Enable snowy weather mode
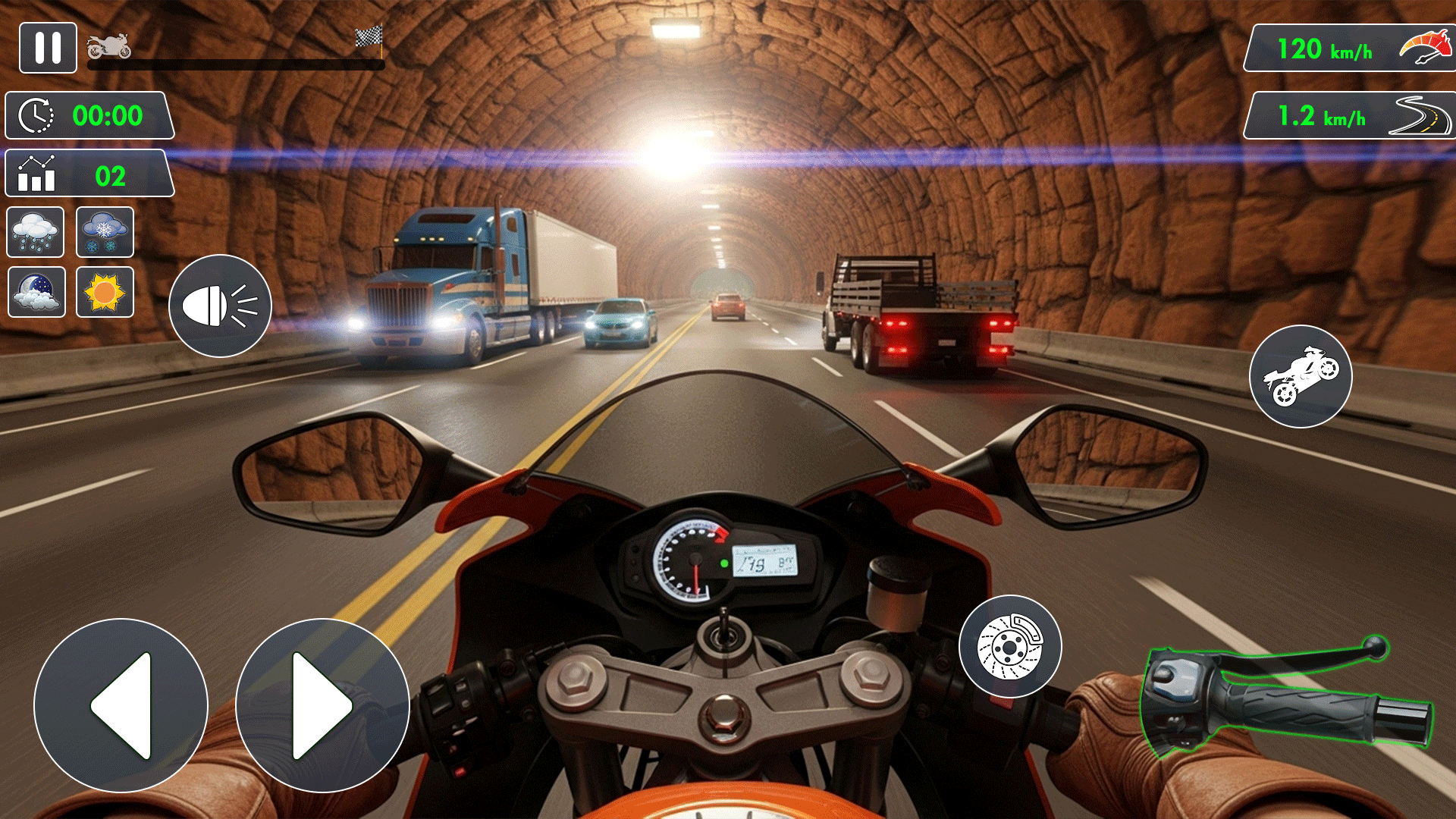Screen dimensions: 1456x819 105,232
